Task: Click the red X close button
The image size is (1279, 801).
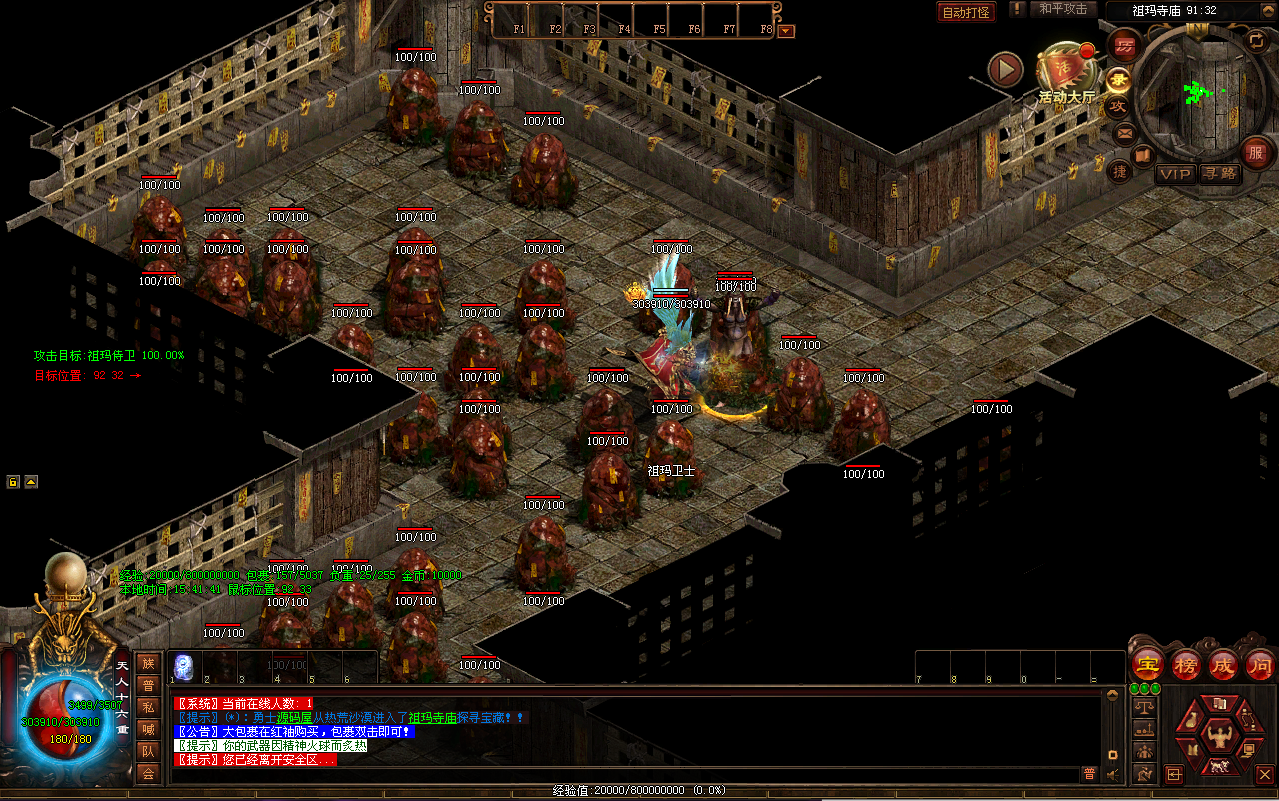Action: tap(1264, 774)
